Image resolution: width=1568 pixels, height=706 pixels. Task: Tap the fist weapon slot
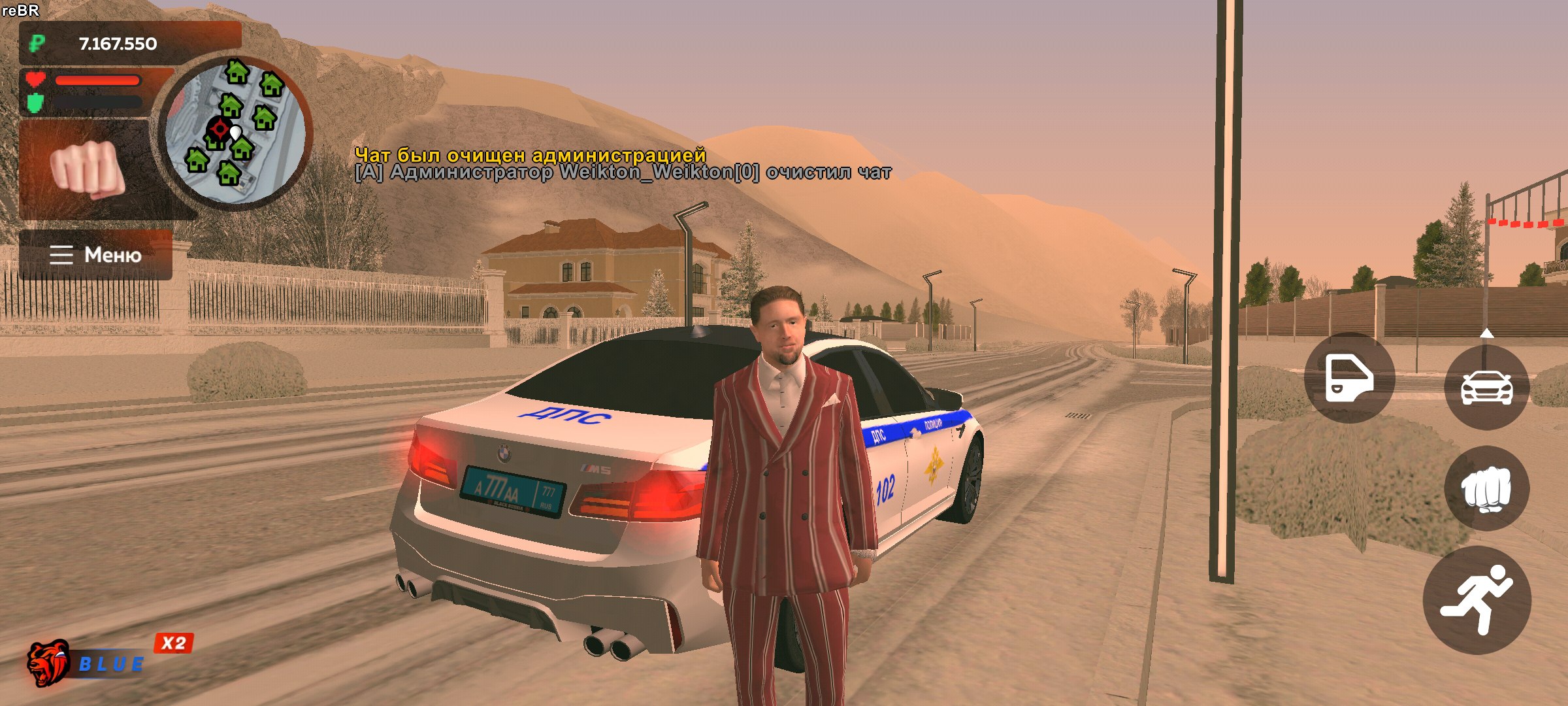tap(88, 168)
